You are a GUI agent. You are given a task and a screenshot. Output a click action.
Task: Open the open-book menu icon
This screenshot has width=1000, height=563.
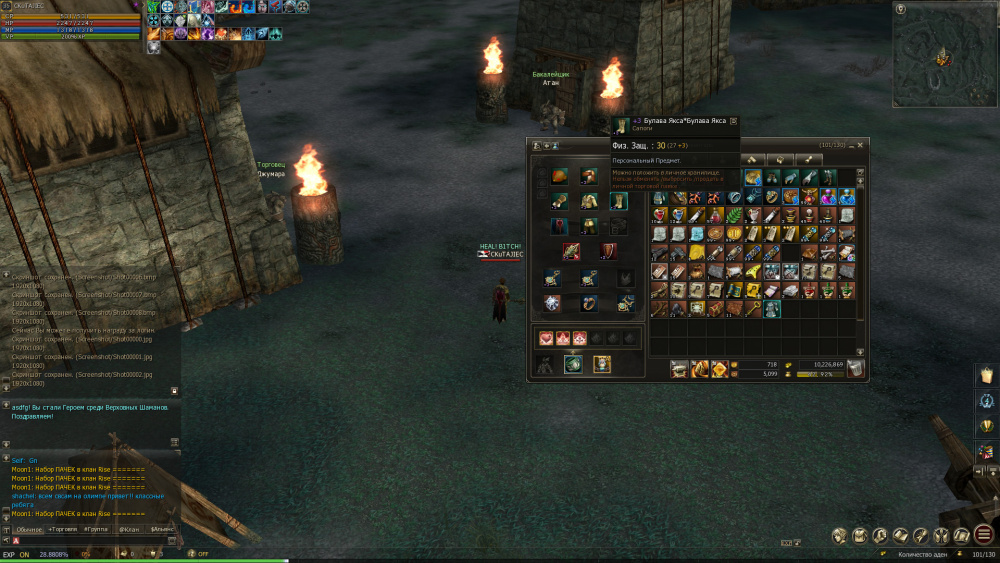(x=901, y=535)
